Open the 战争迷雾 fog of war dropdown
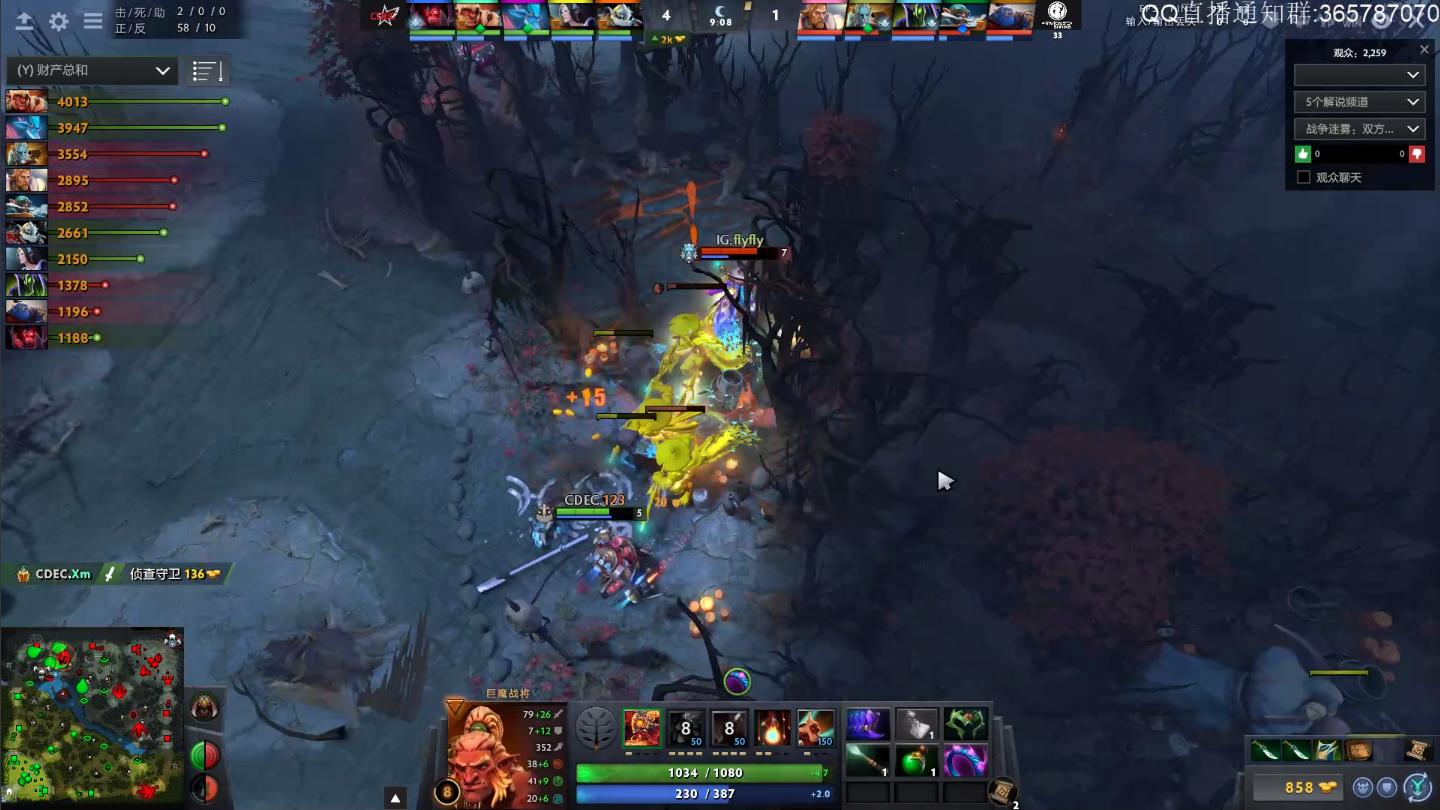 pyautogui.click(x=1358, y=128)
